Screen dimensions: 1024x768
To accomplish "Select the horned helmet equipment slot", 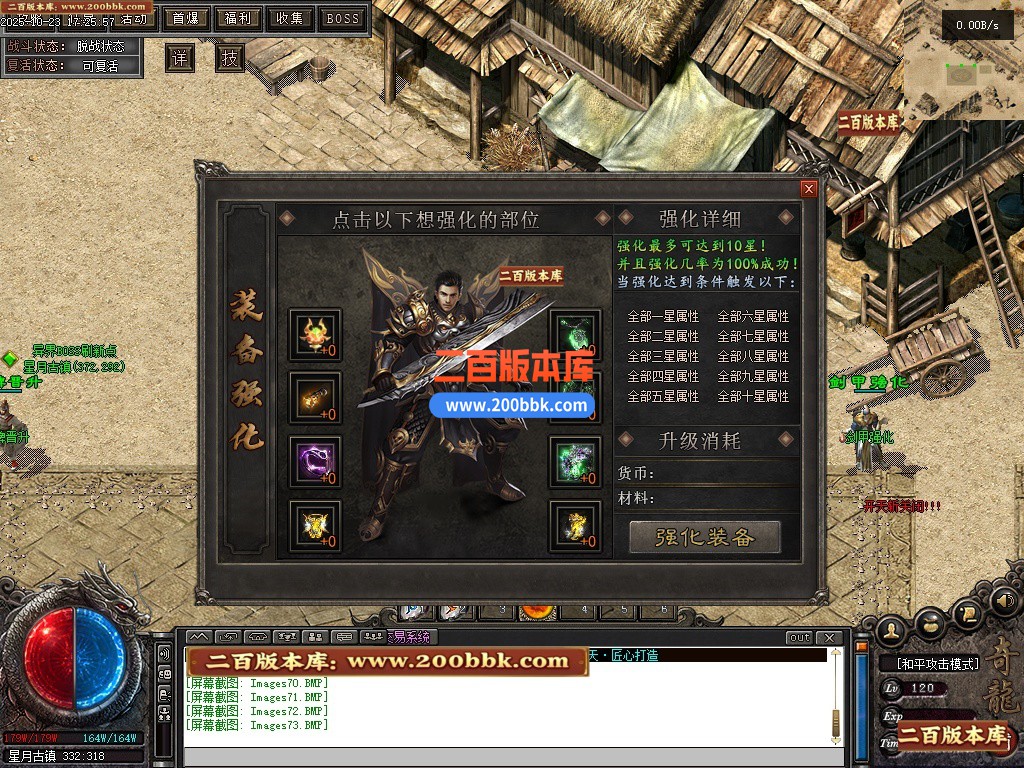I will 315,335.
